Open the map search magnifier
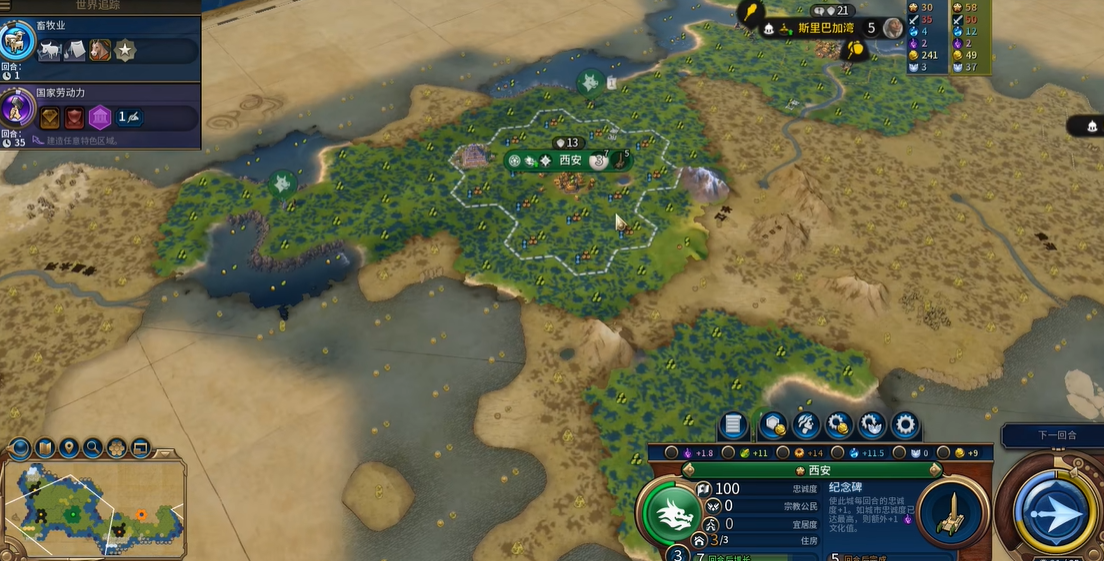This screenshot has width=1104, height=561. pos(93,448)
